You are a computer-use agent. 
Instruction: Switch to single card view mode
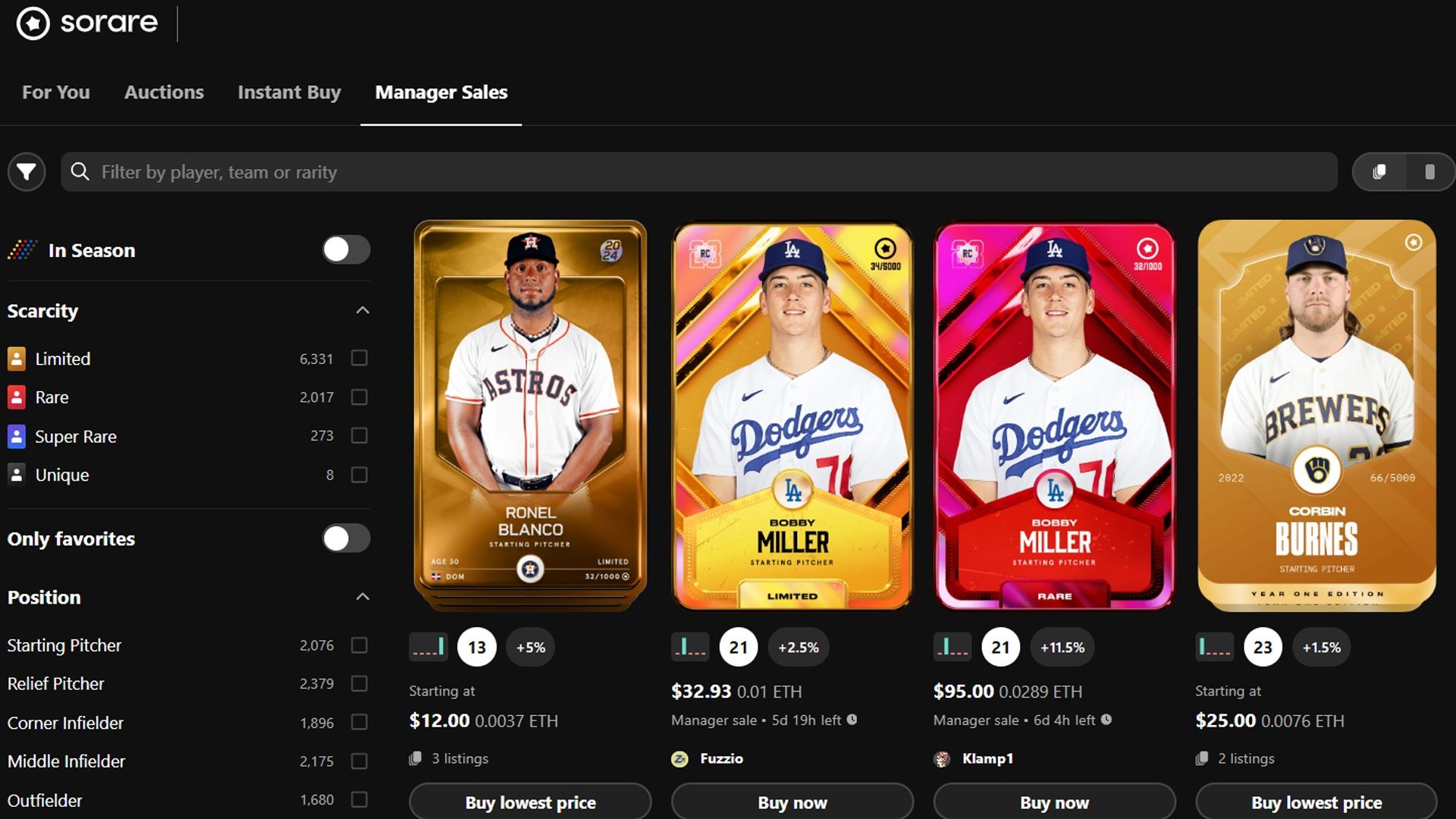(x=1429, y=171)
